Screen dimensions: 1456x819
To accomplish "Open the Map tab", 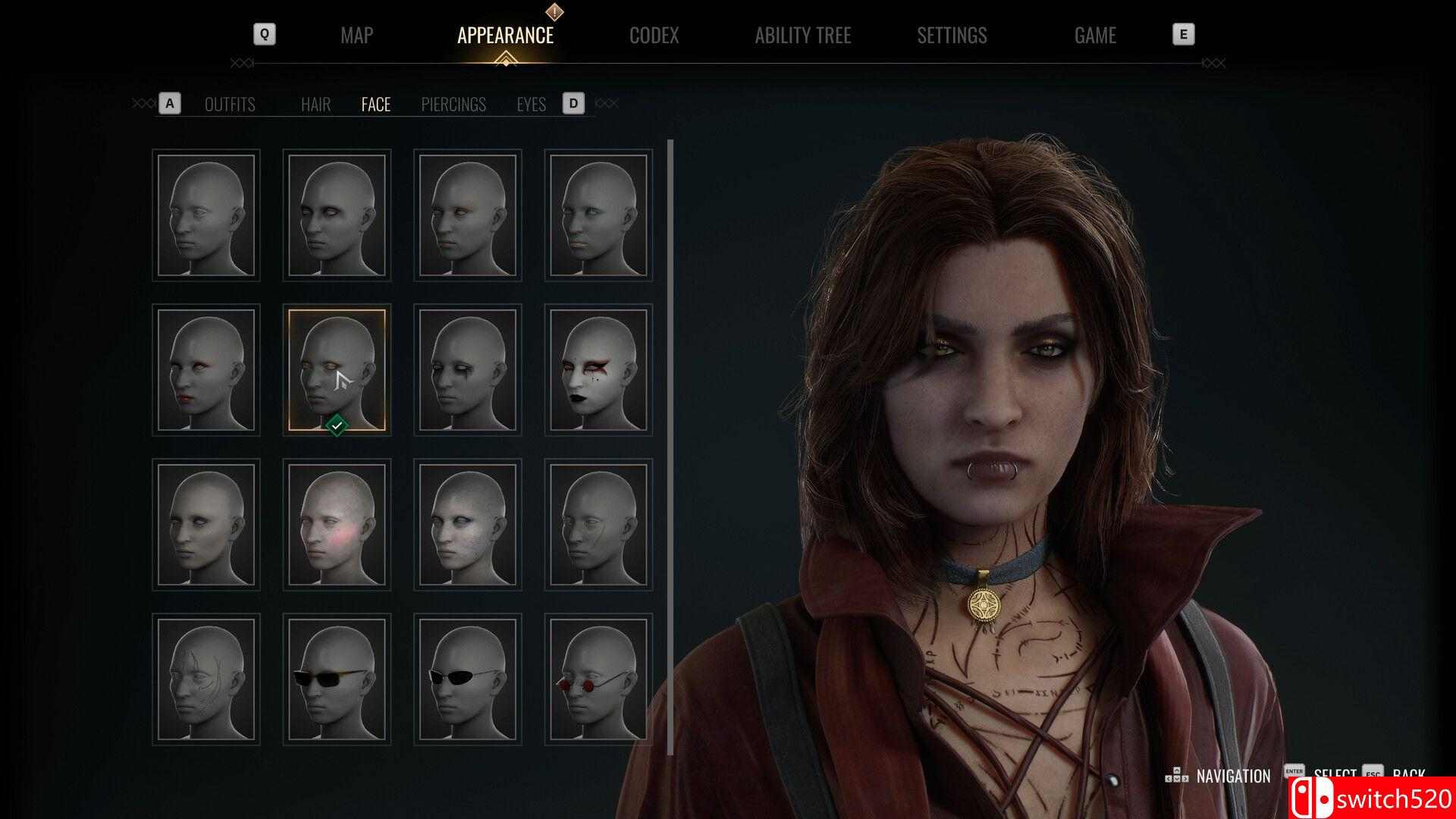I will pos(356,36).
